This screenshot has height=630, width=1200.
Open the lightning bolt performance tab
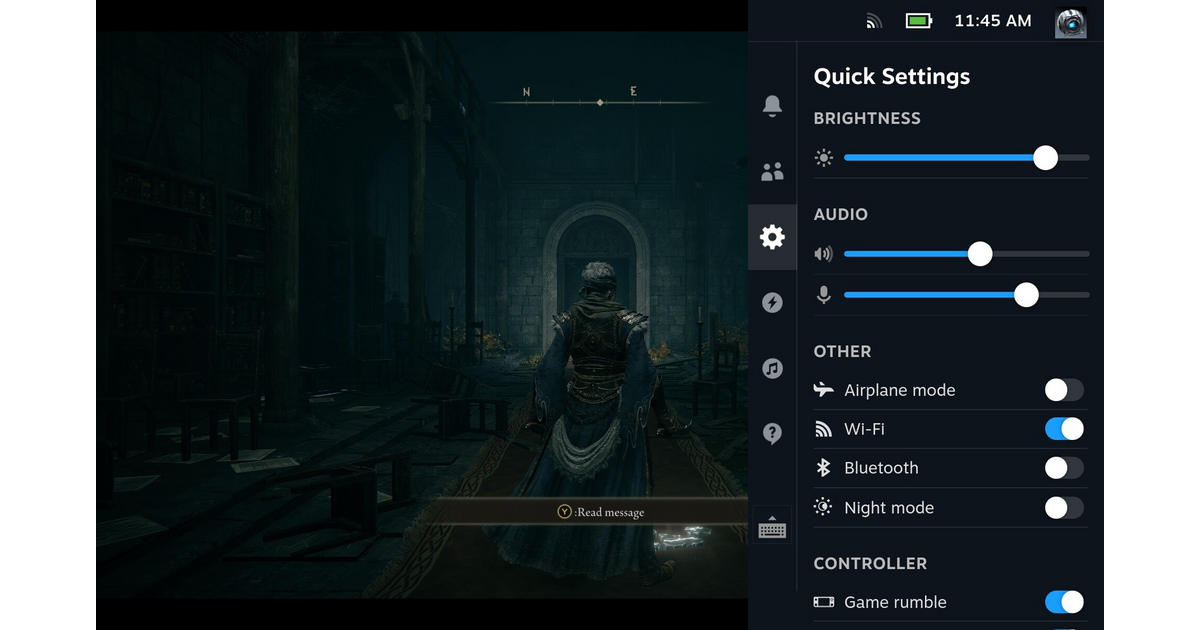pos(772,303)
